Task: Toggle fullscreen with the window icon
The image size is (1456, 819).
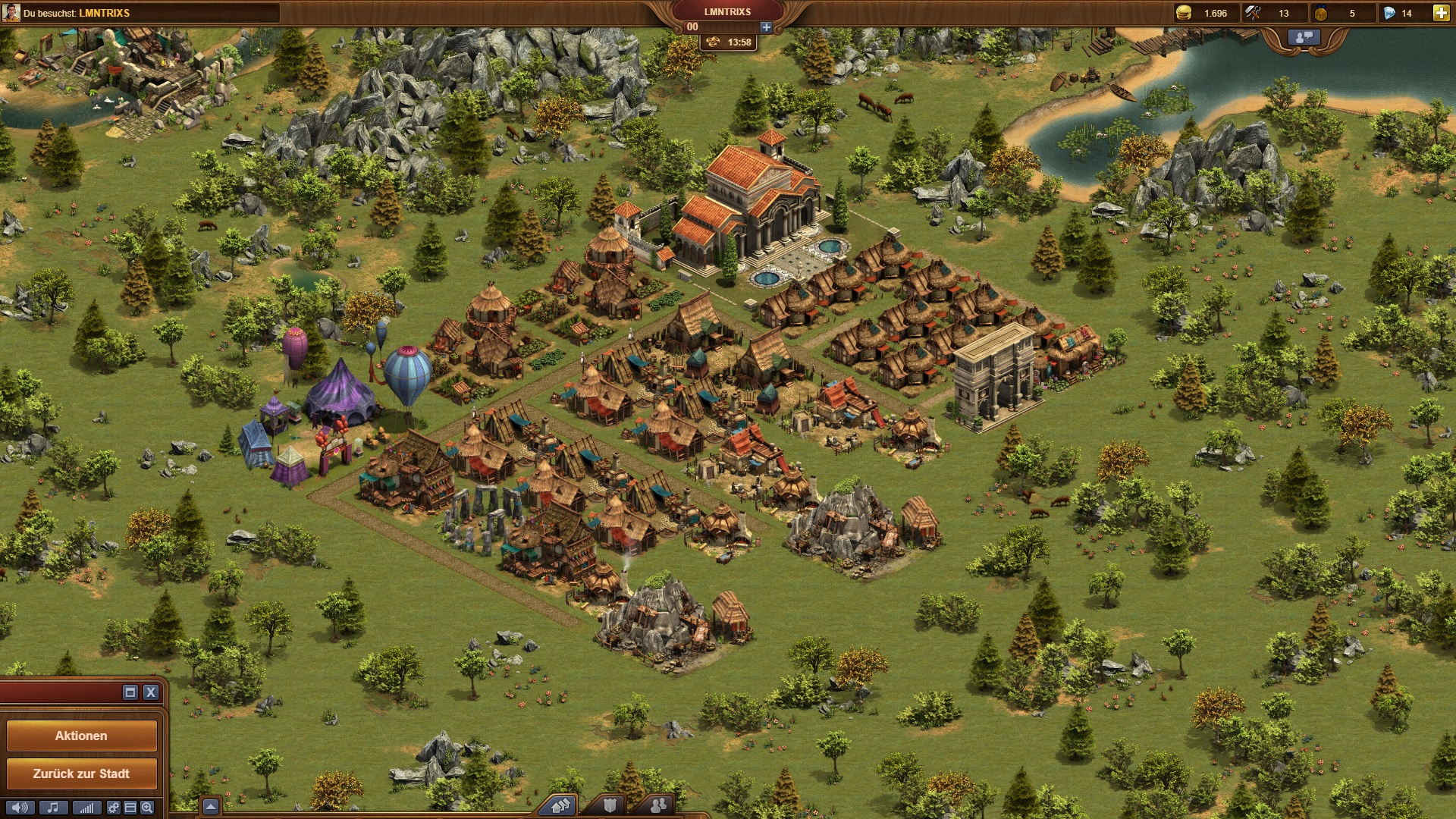Action: click(x=130, y=808)
